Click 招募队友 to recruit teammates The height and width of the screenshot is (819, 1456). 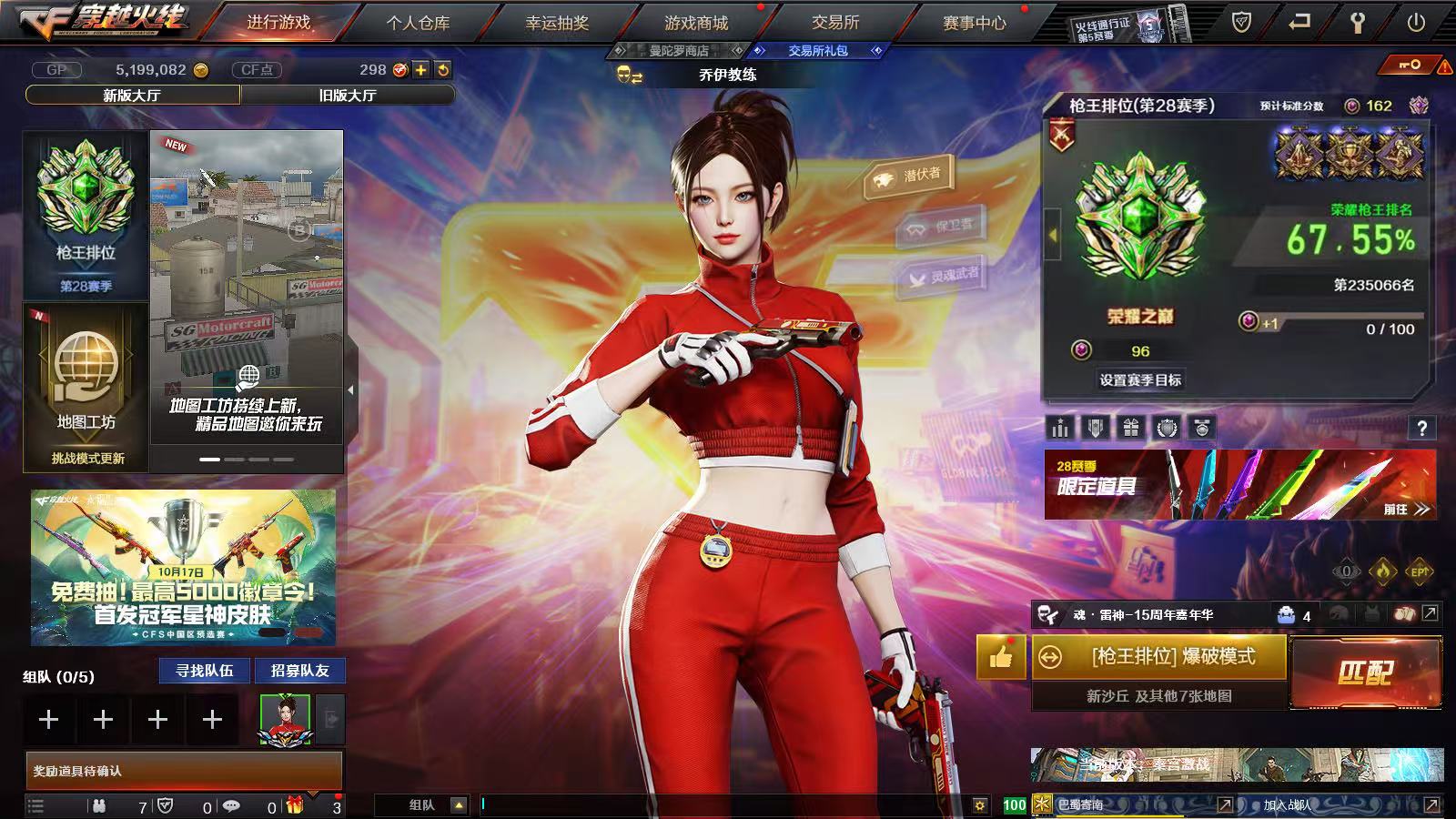tap(299, 671)
